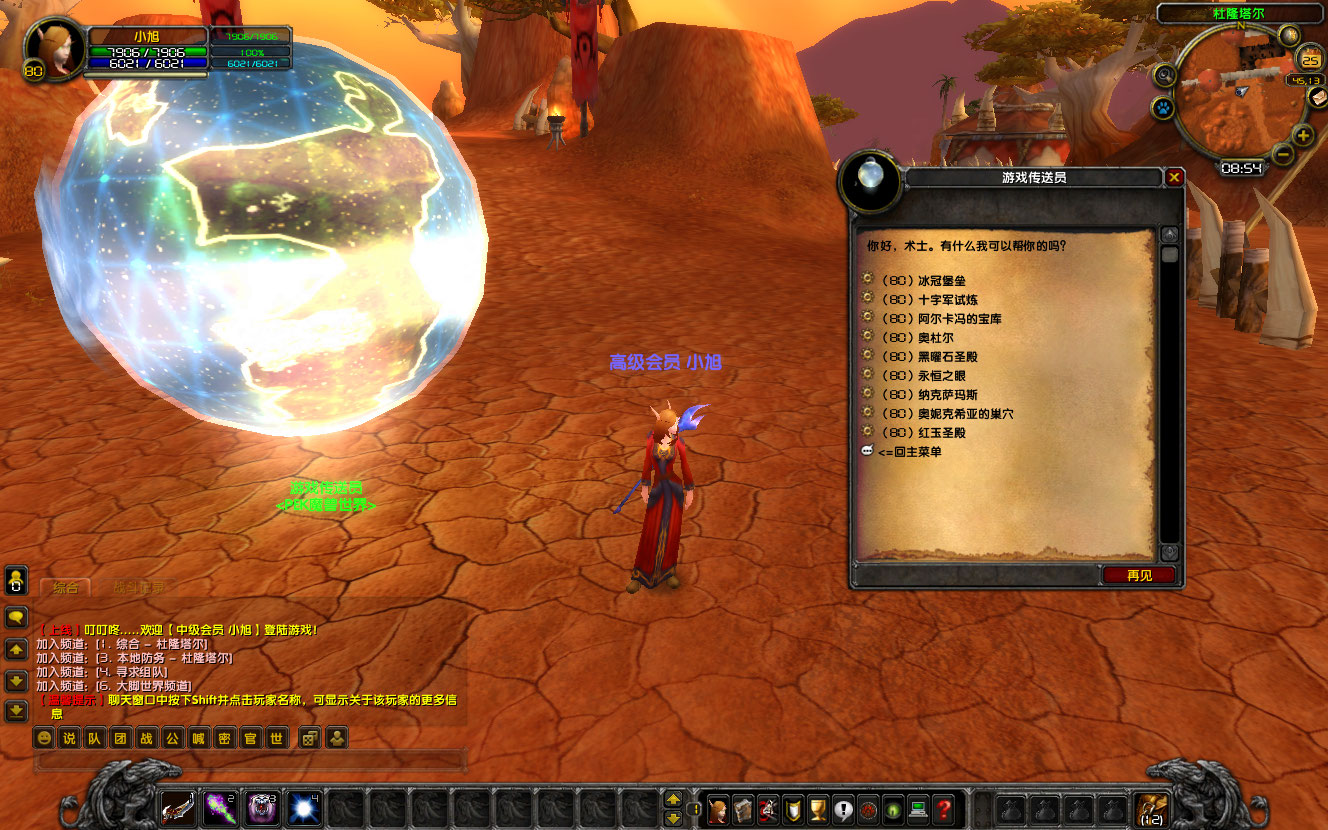Open the calendar icon showing 25
1328x830 pixels.
[x=1311, y=59]
